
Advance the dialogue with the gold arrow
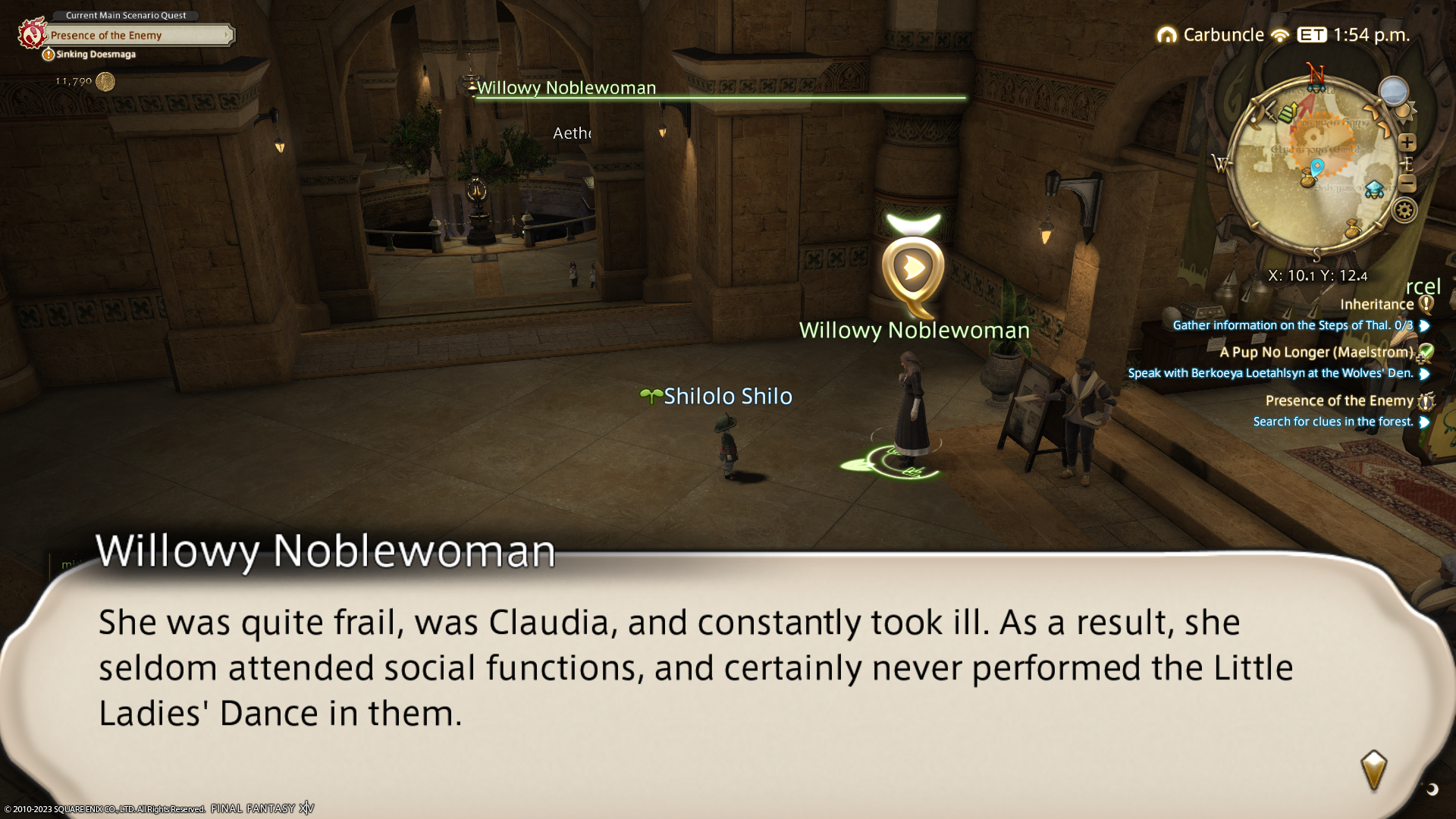(1373, 770)
